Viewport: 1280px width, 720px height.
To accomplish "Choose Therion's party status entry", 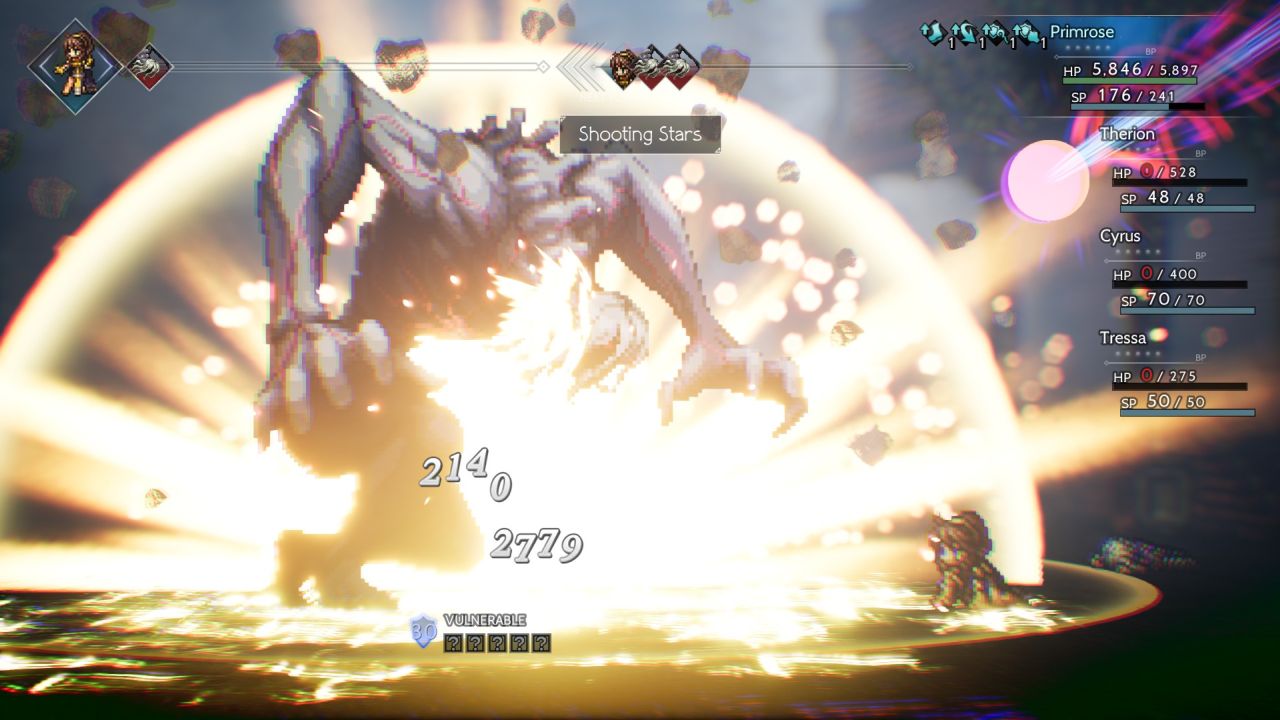I will pos(1127,135).
